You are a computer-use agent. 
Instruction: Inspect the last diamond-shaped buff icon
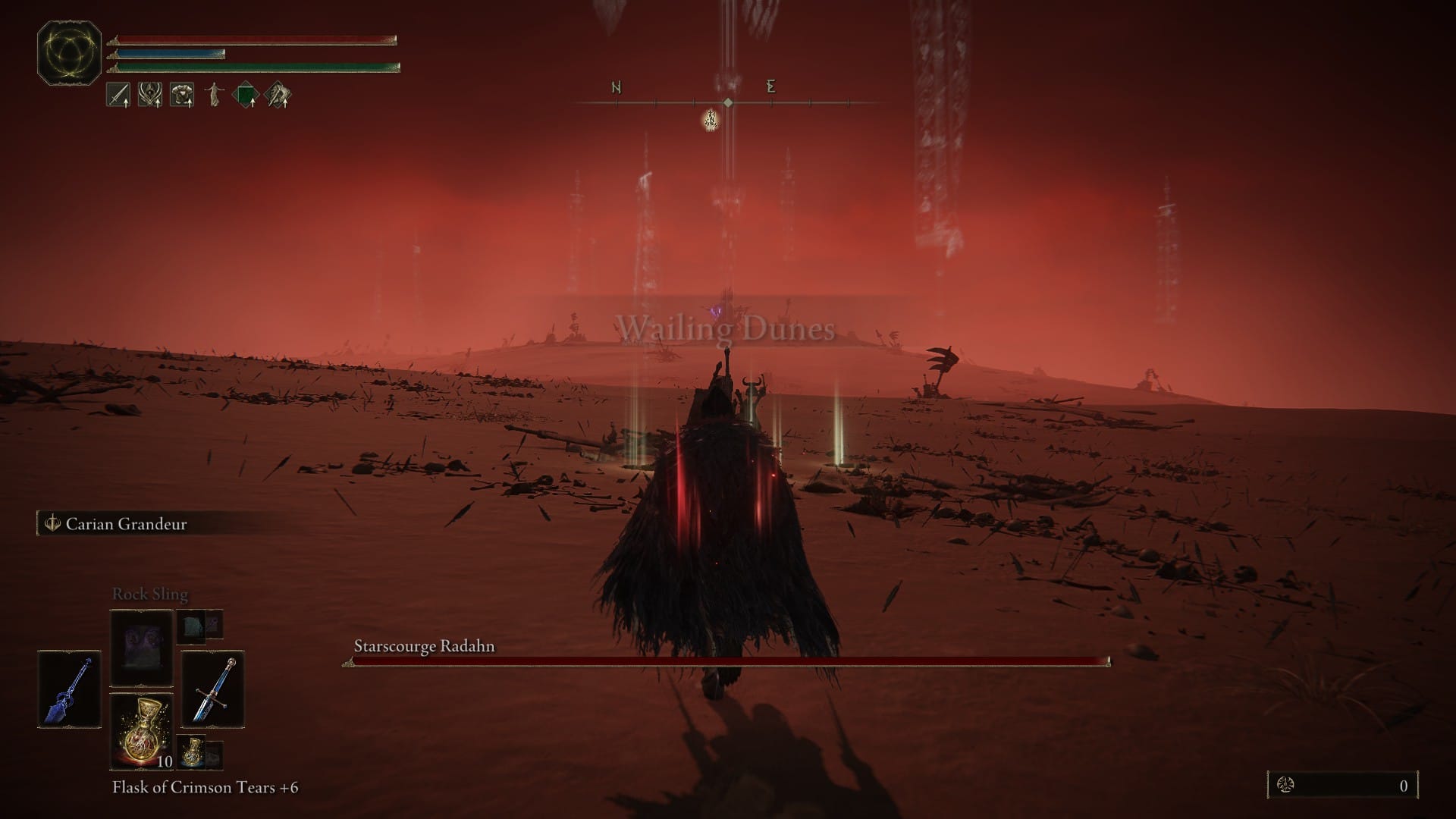[278, 96]
